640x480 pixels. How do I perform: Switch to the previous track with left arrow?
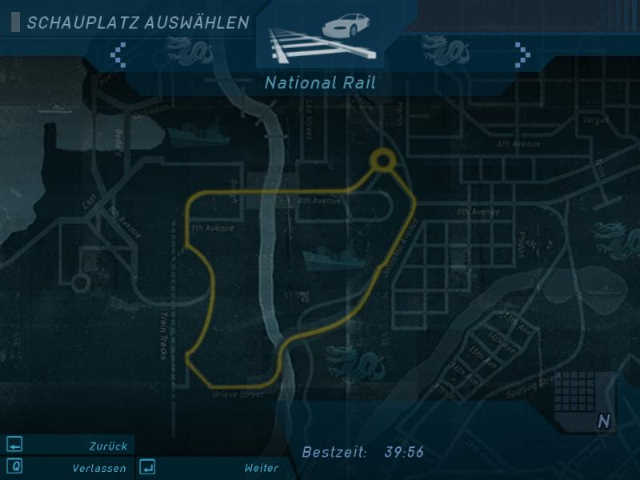118,54
